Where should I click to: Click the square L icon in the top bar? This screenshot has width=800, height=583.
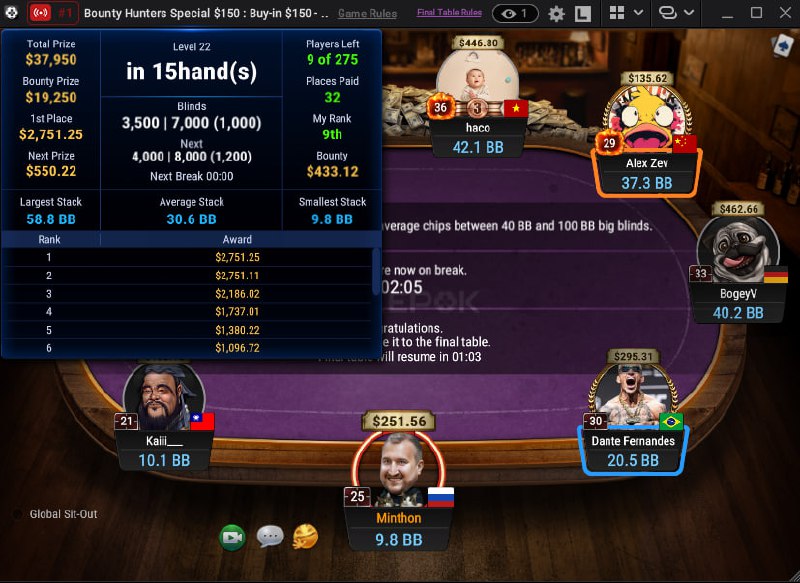[583, 14]
